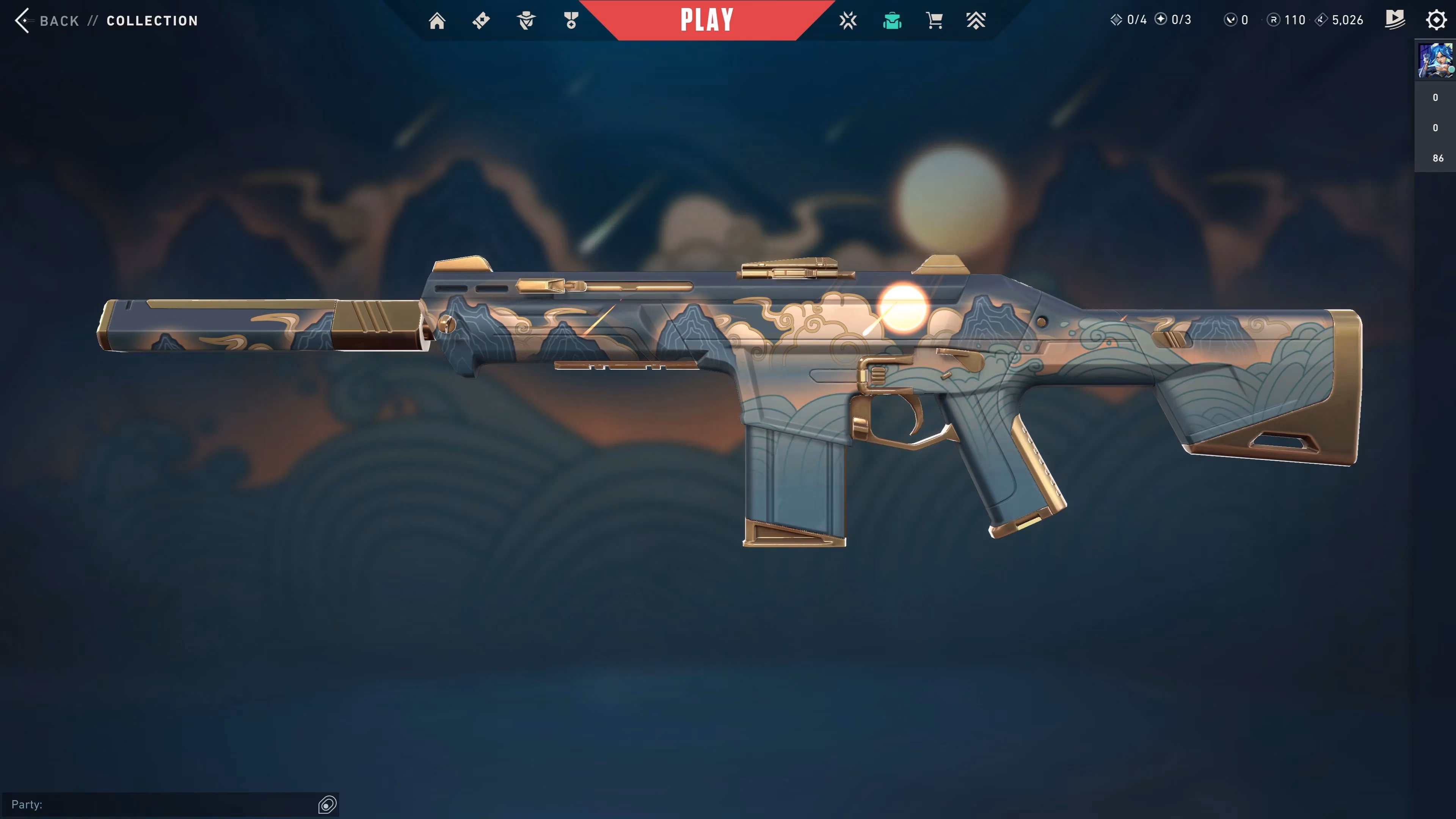Open the Settings gear
Screen dimensions: 1456x819
pyautogui.click(x=1436, y=20)
